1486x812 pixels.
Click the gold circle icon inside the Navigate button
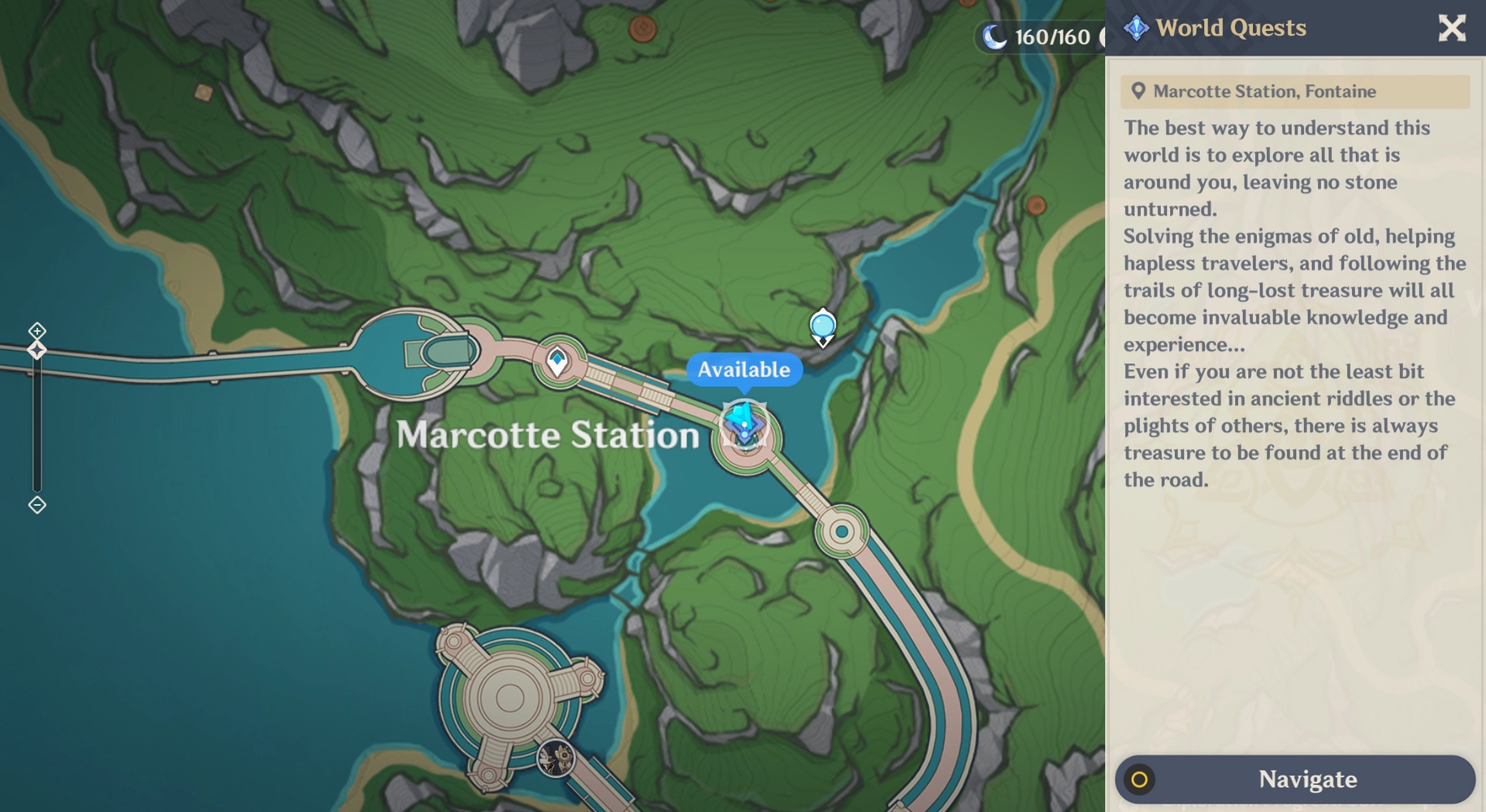1141,780
